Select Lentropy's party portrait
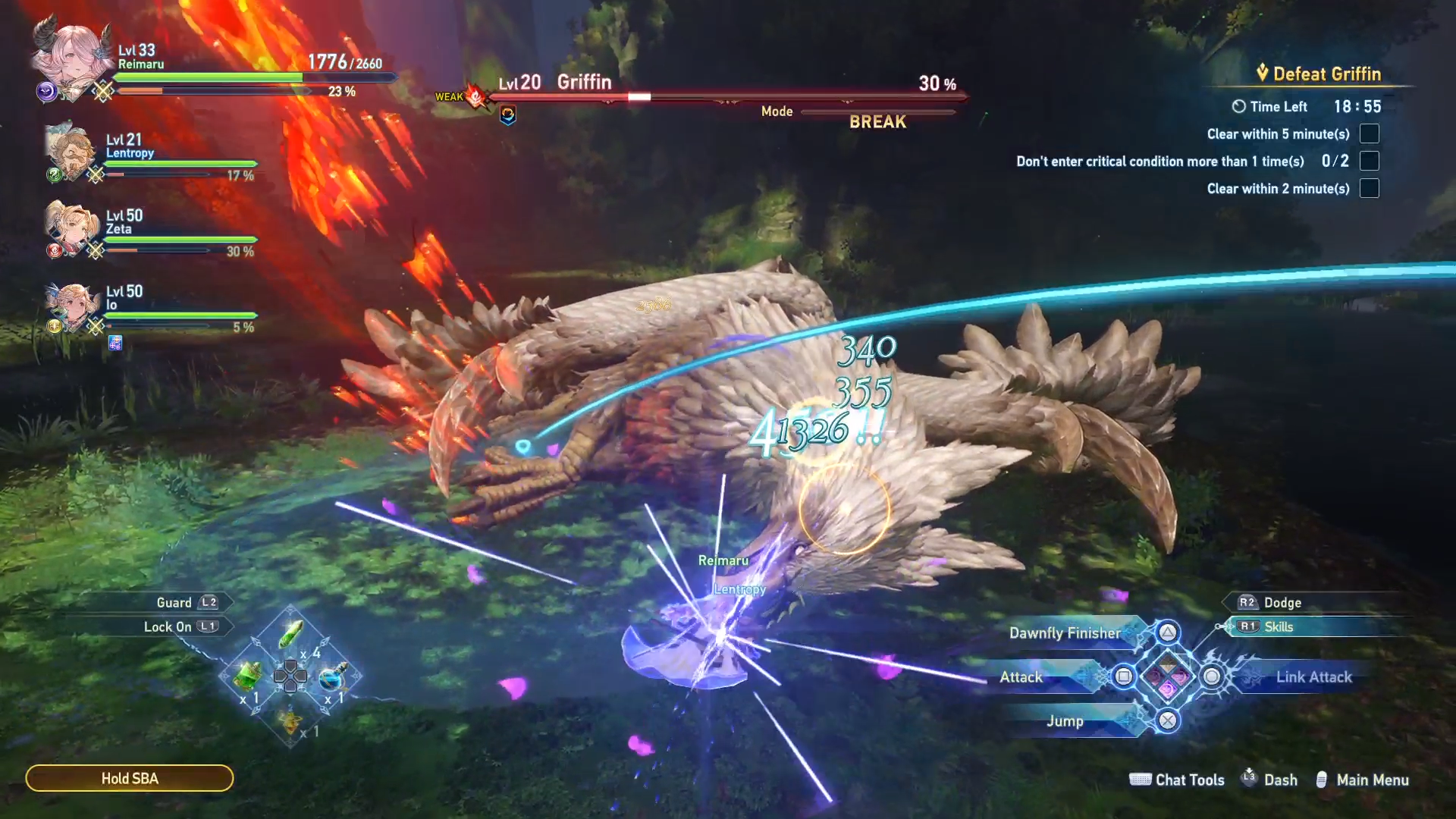1456x819 pixels. (70, 152)
